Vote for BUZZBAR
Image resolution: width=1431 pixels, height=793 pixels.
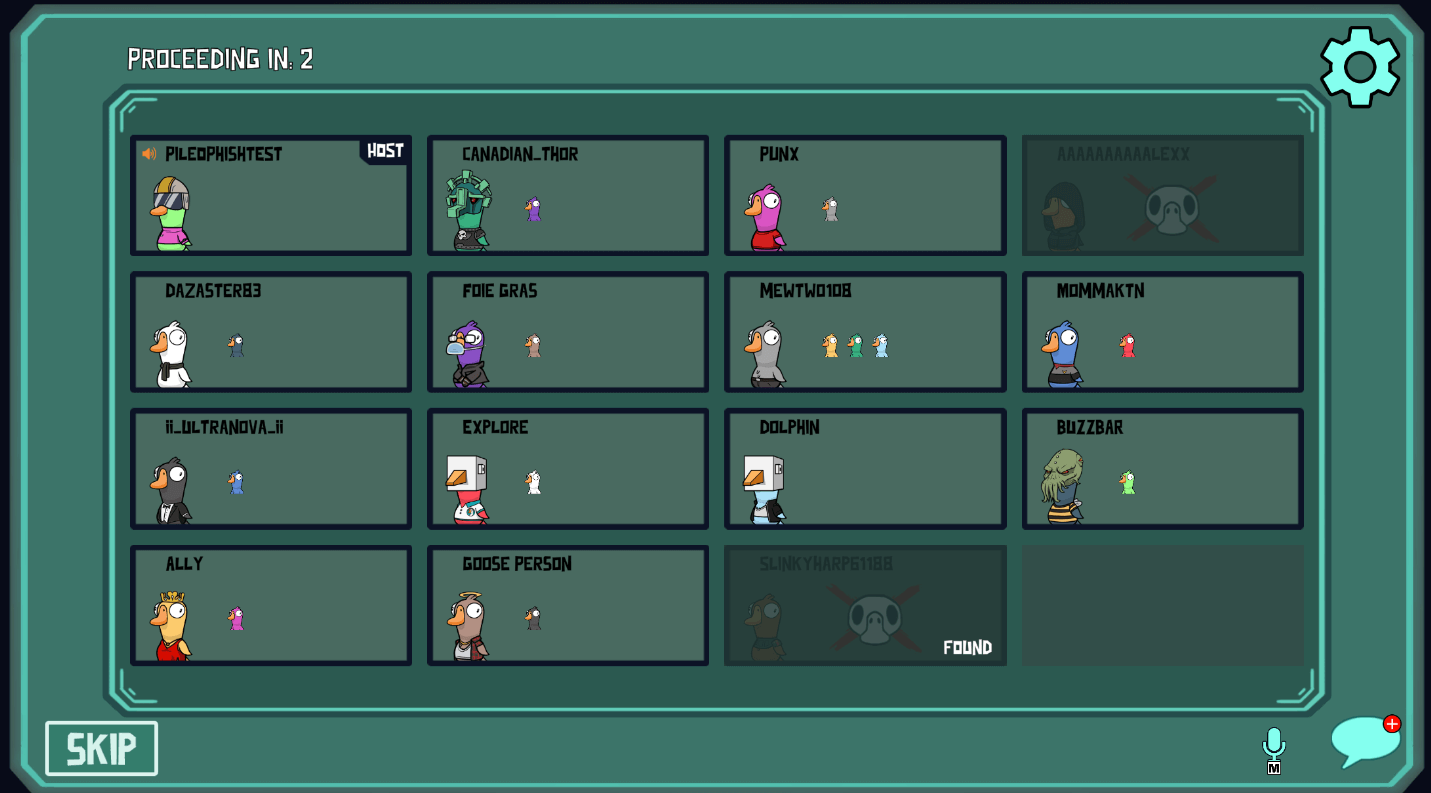[1162, 469]
